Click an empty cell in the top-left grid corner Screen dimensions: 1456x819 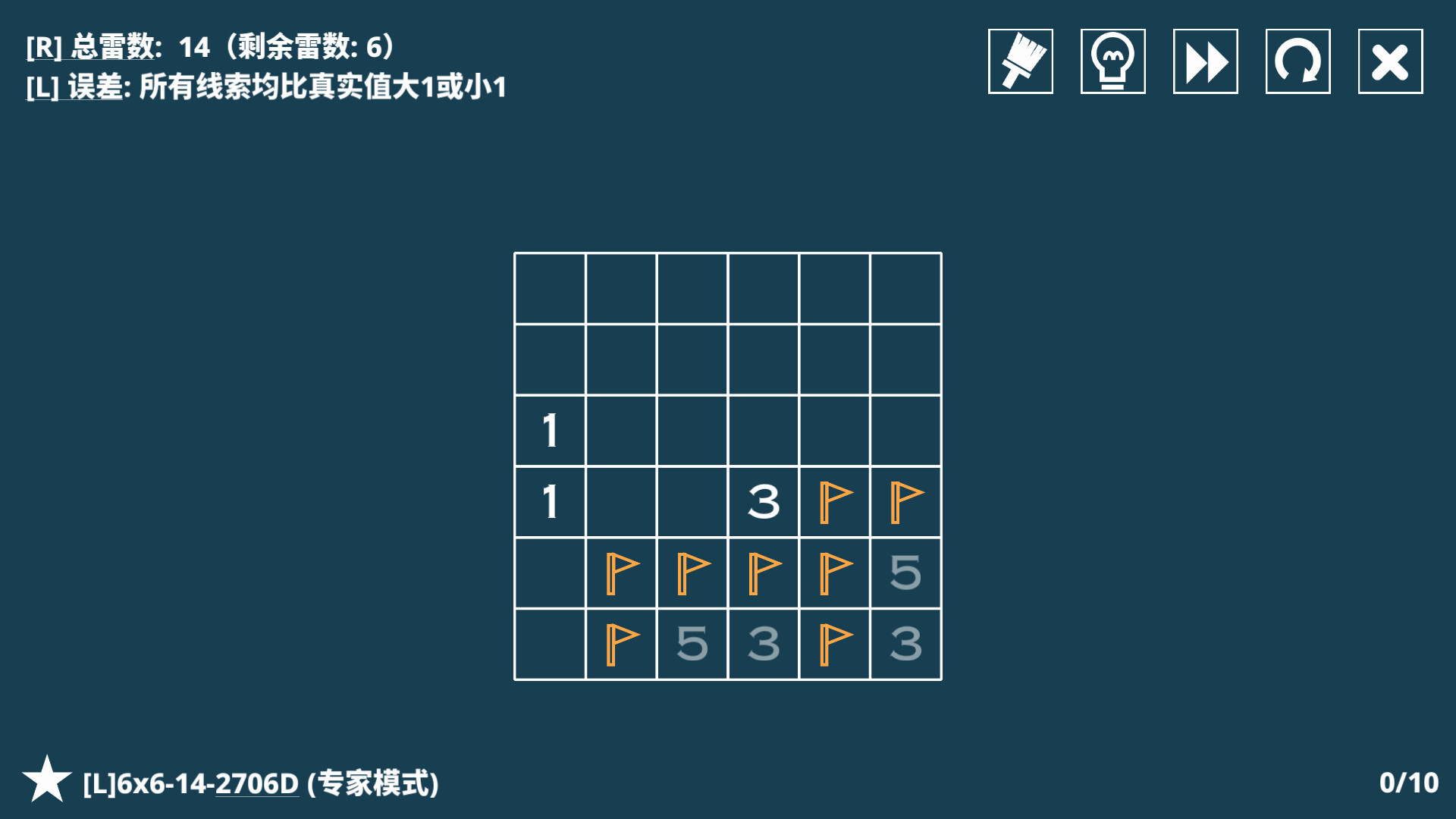tap(550, 288)
